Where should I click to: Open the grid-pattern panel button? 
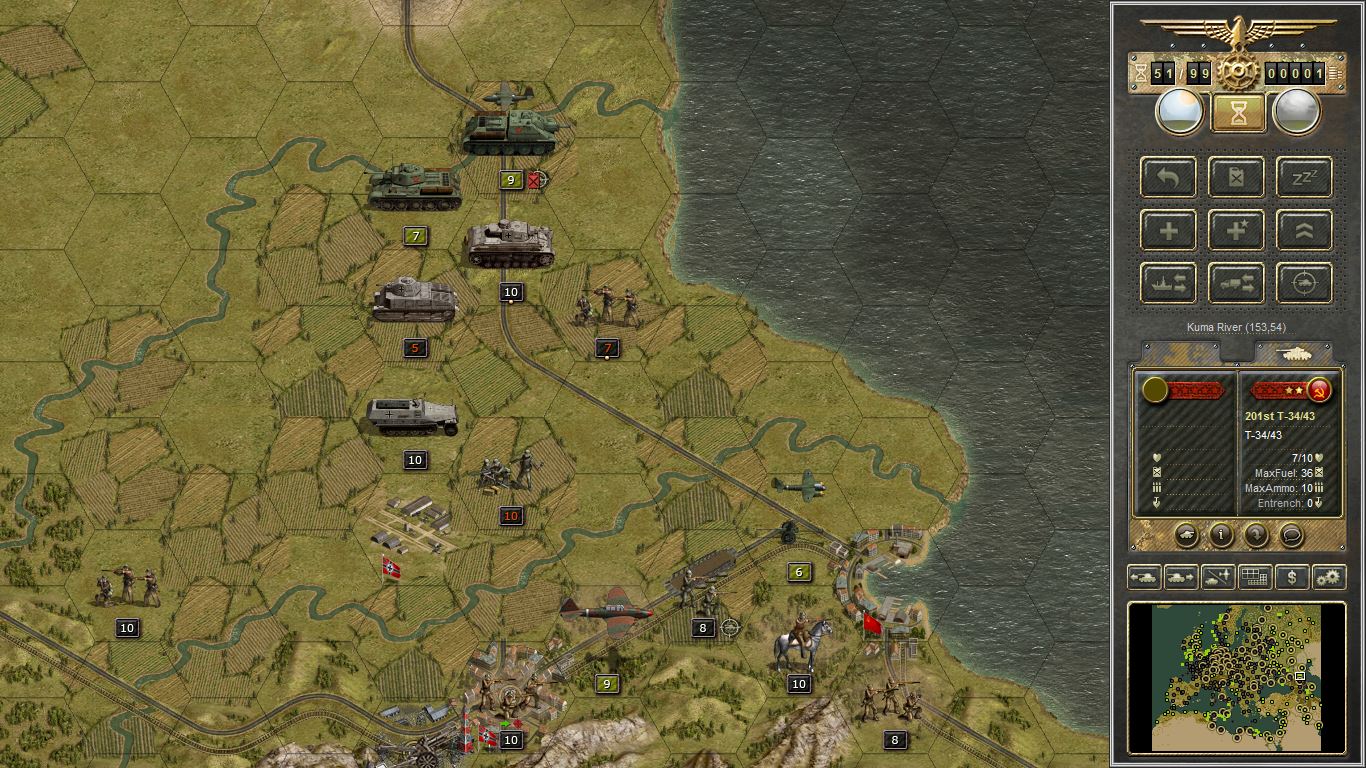(x=1255, y=577)
